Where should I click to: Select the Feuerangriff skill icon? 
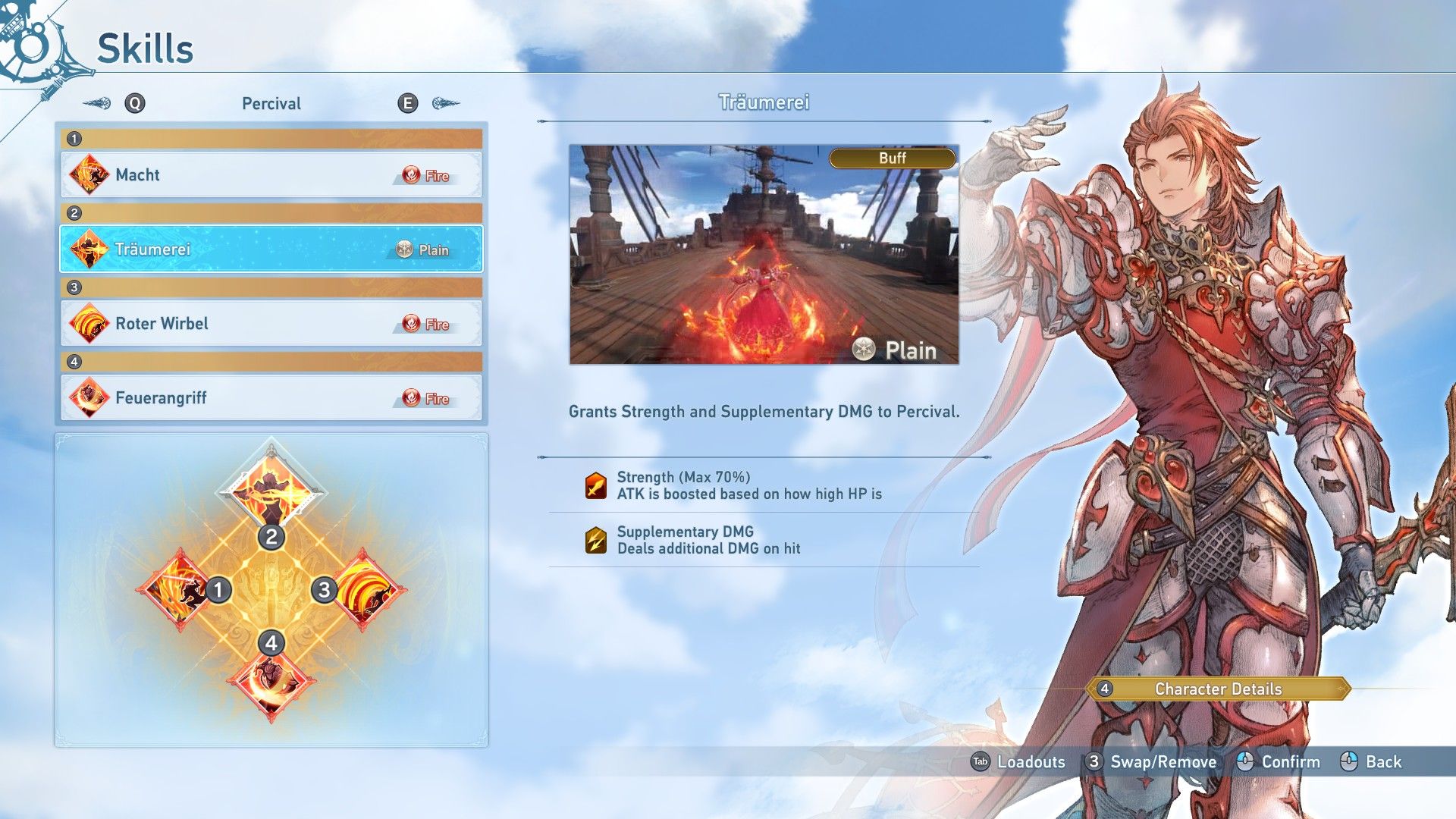coord(89,397)
